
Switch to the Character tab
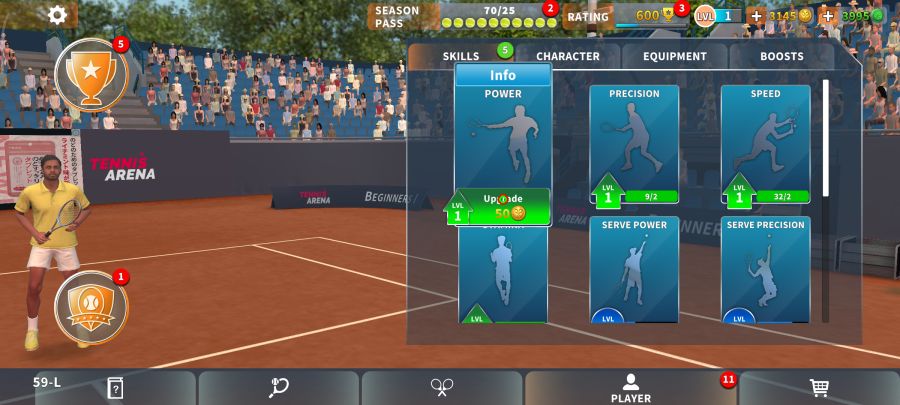(x=567, y=57)
